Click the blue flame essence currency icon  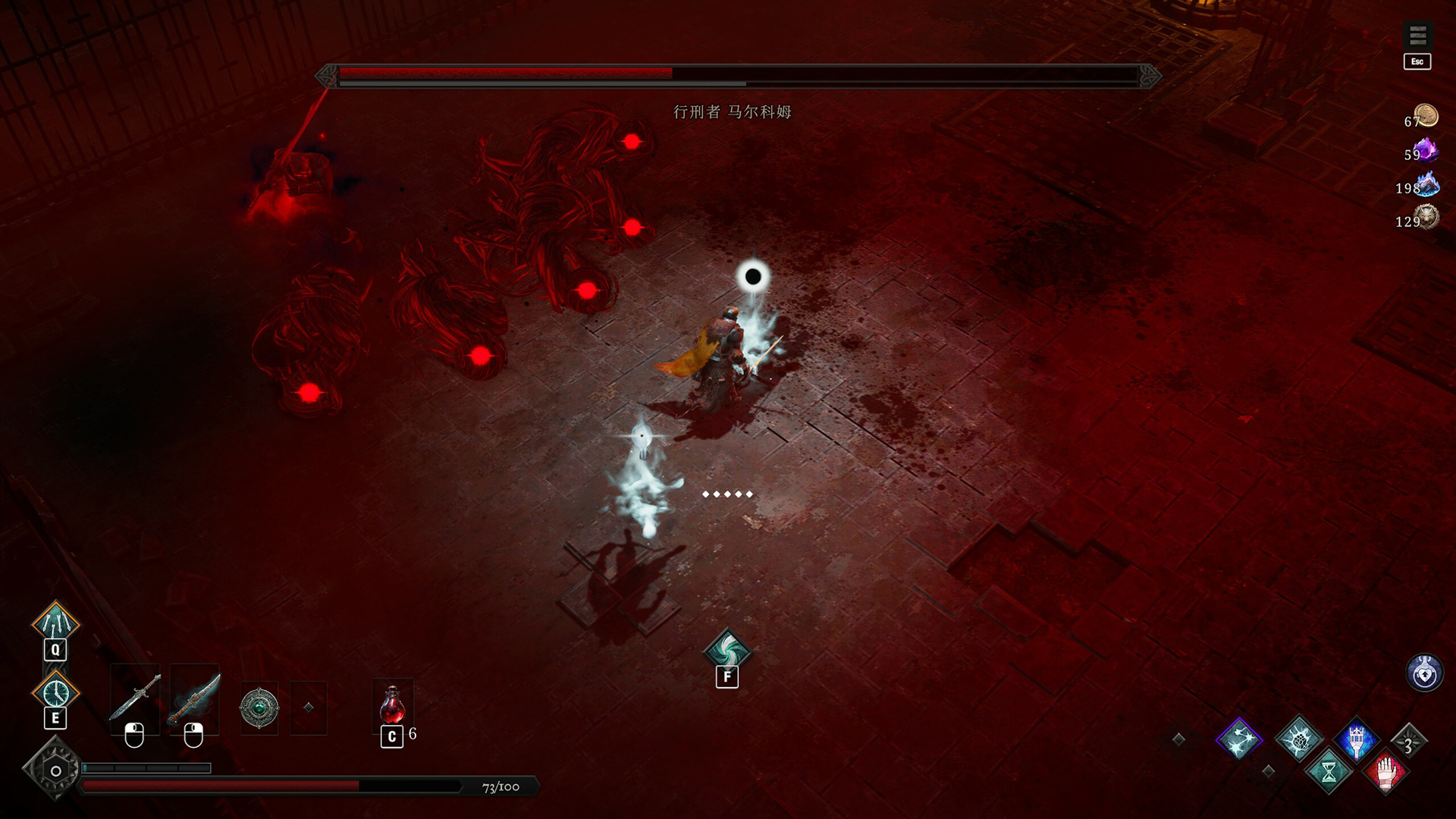pos(1428,187)
